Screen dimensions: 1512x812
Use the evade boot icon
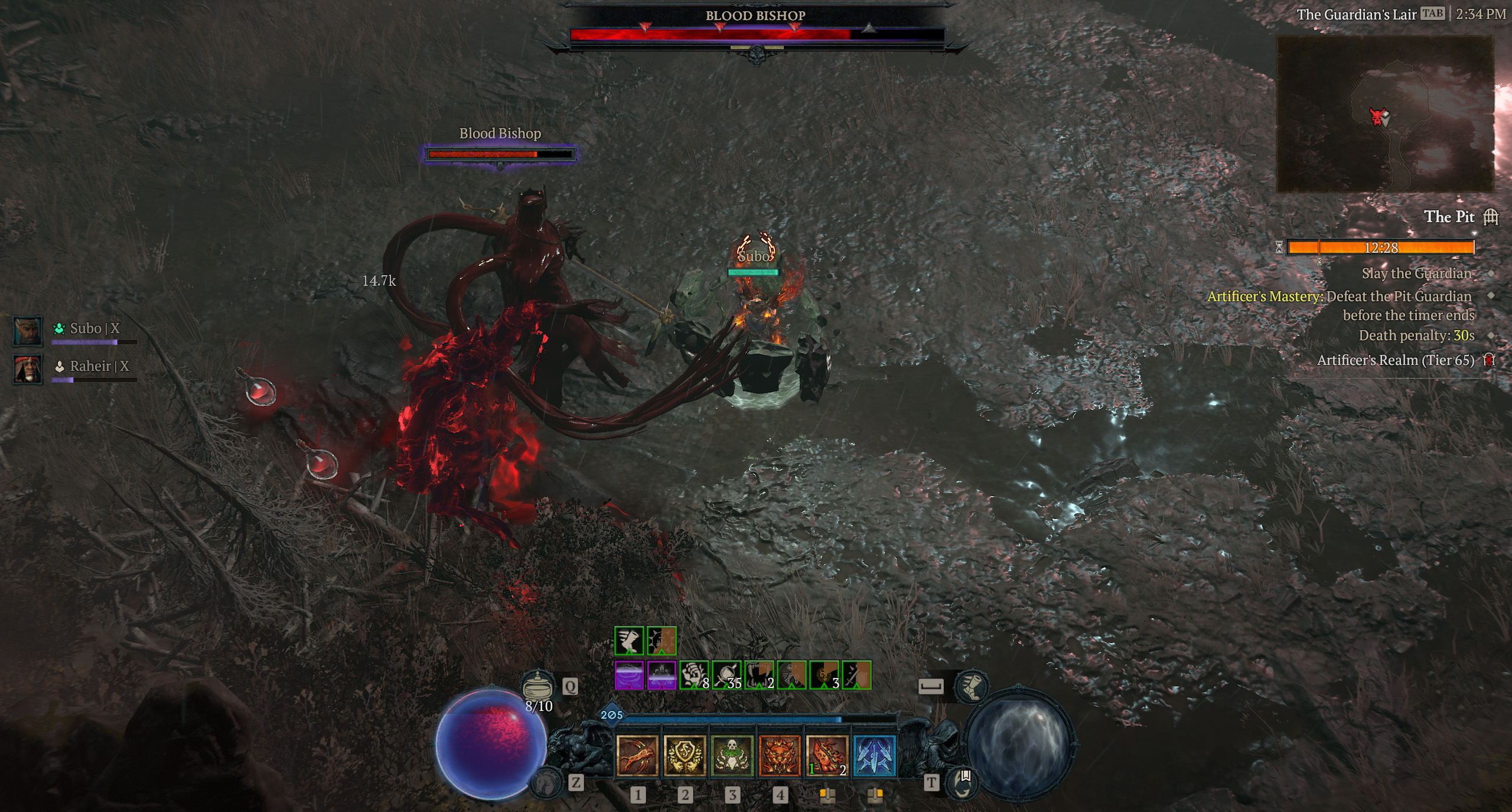click(971, 686)
